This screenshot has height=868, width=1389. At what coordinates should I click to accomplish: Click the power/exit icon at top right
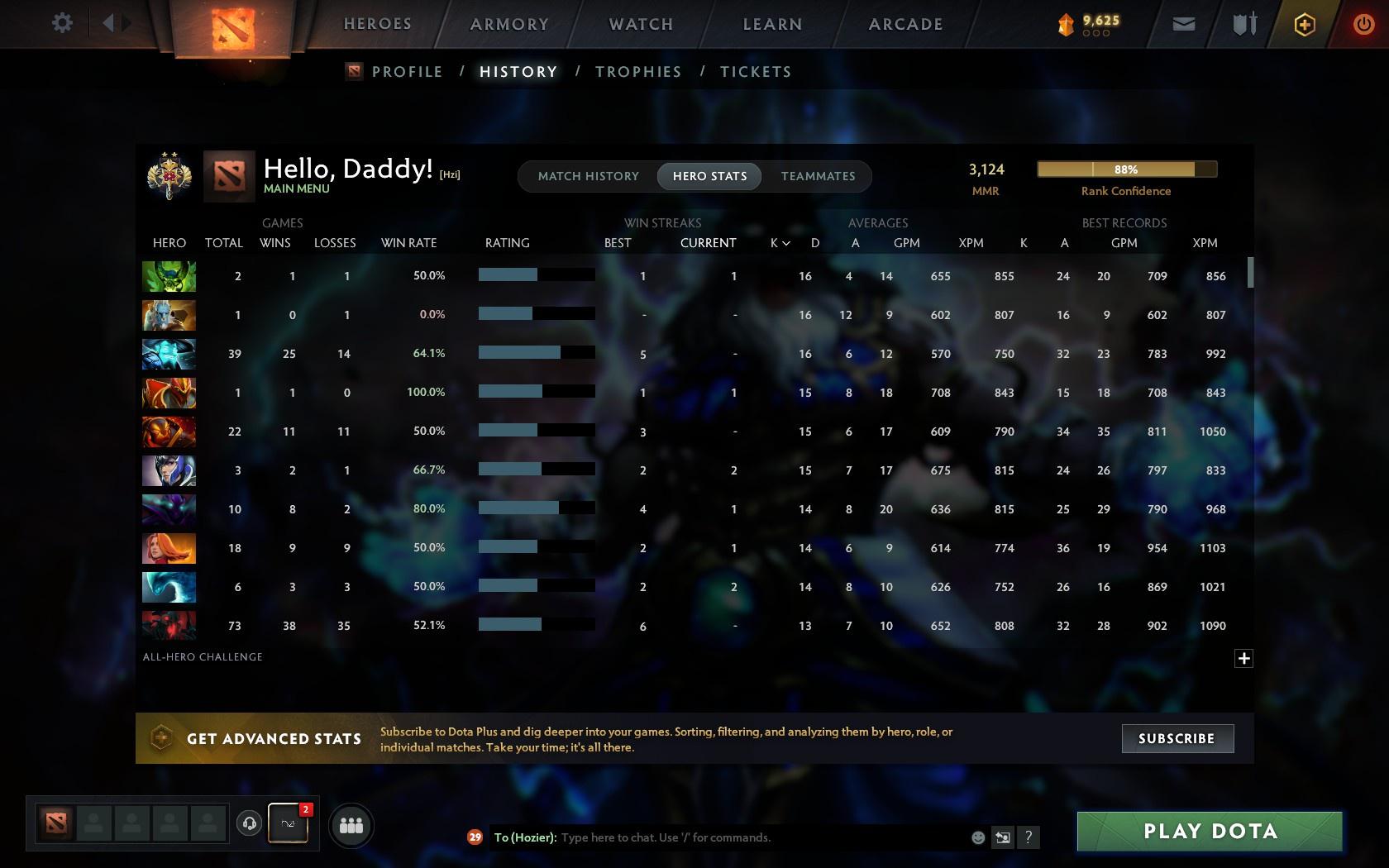pos(1363,23)
